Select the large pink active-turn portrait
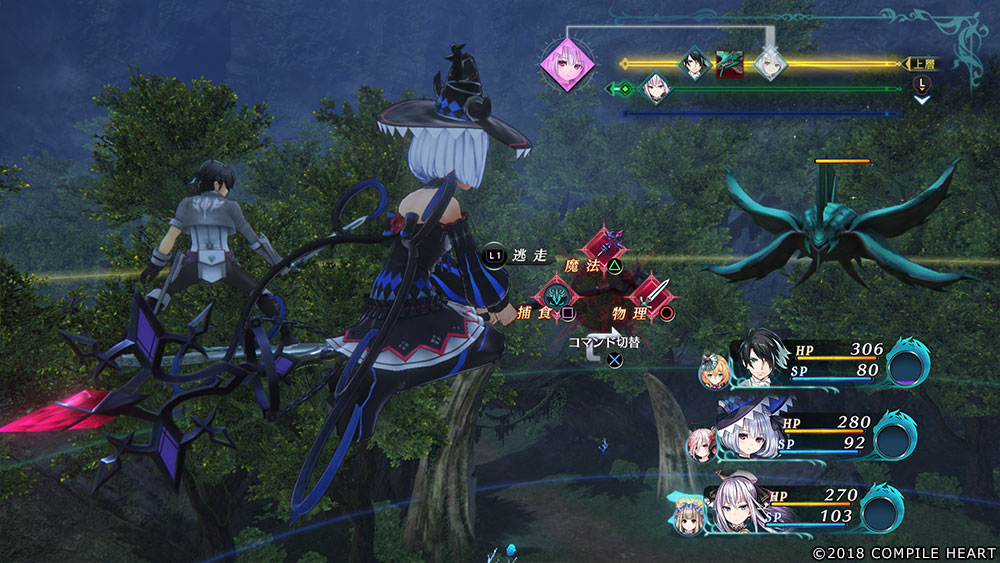 (568, 63)
